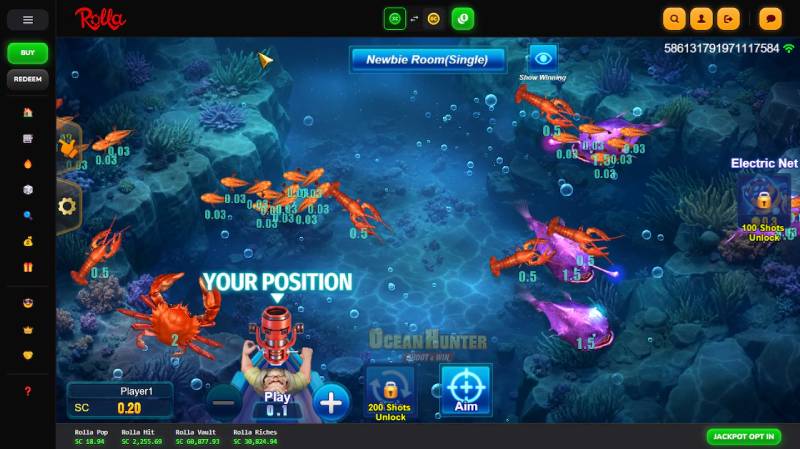This screenshot has height=449, width=800.
Task: Click the Rolla logo
Action: 100,18
